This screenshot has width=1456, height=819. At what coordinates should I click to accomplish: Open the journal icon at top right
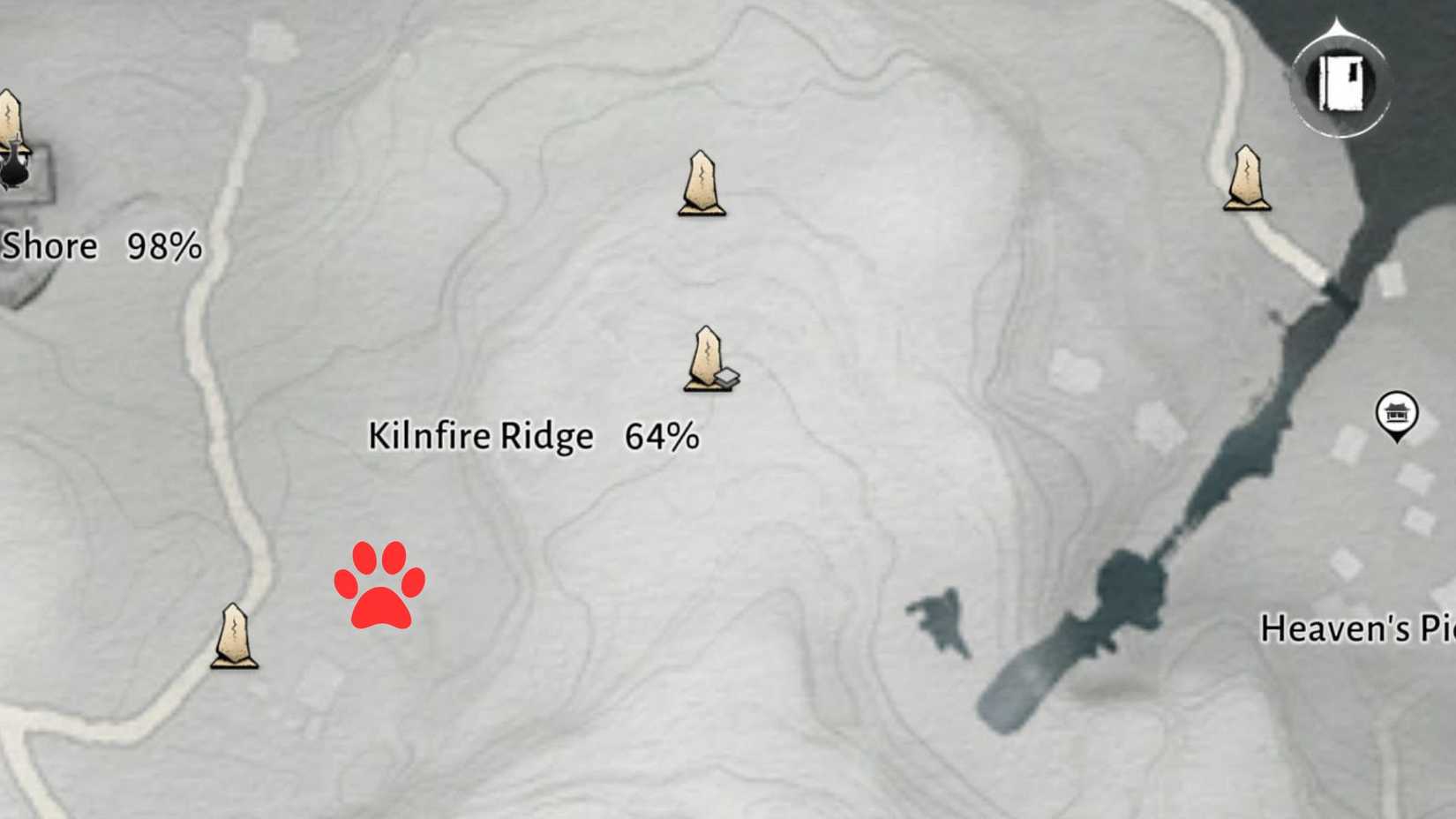click(1340, 84)
